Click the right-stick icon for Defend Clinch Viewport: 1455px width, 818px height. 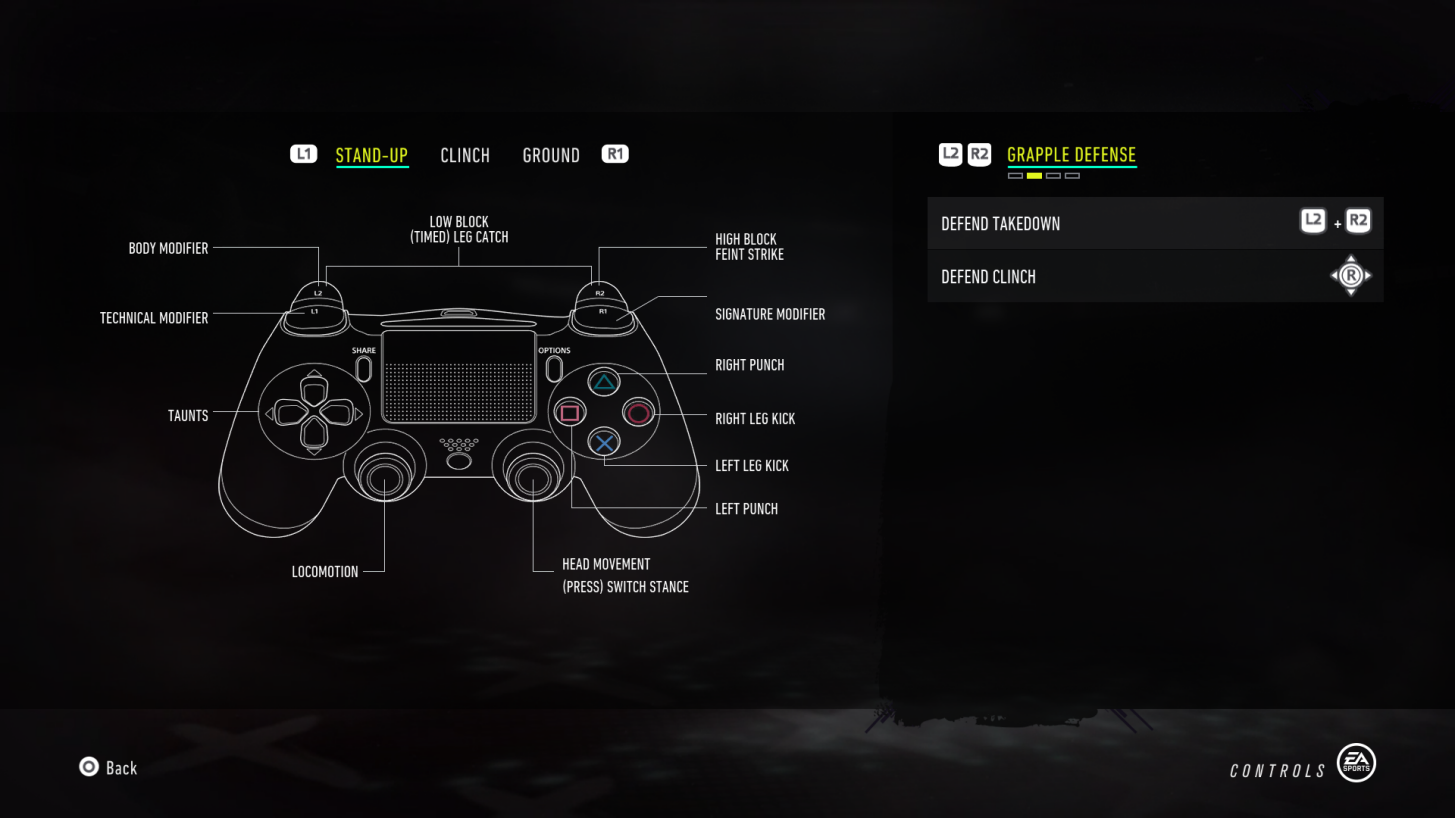(1350, 275)
